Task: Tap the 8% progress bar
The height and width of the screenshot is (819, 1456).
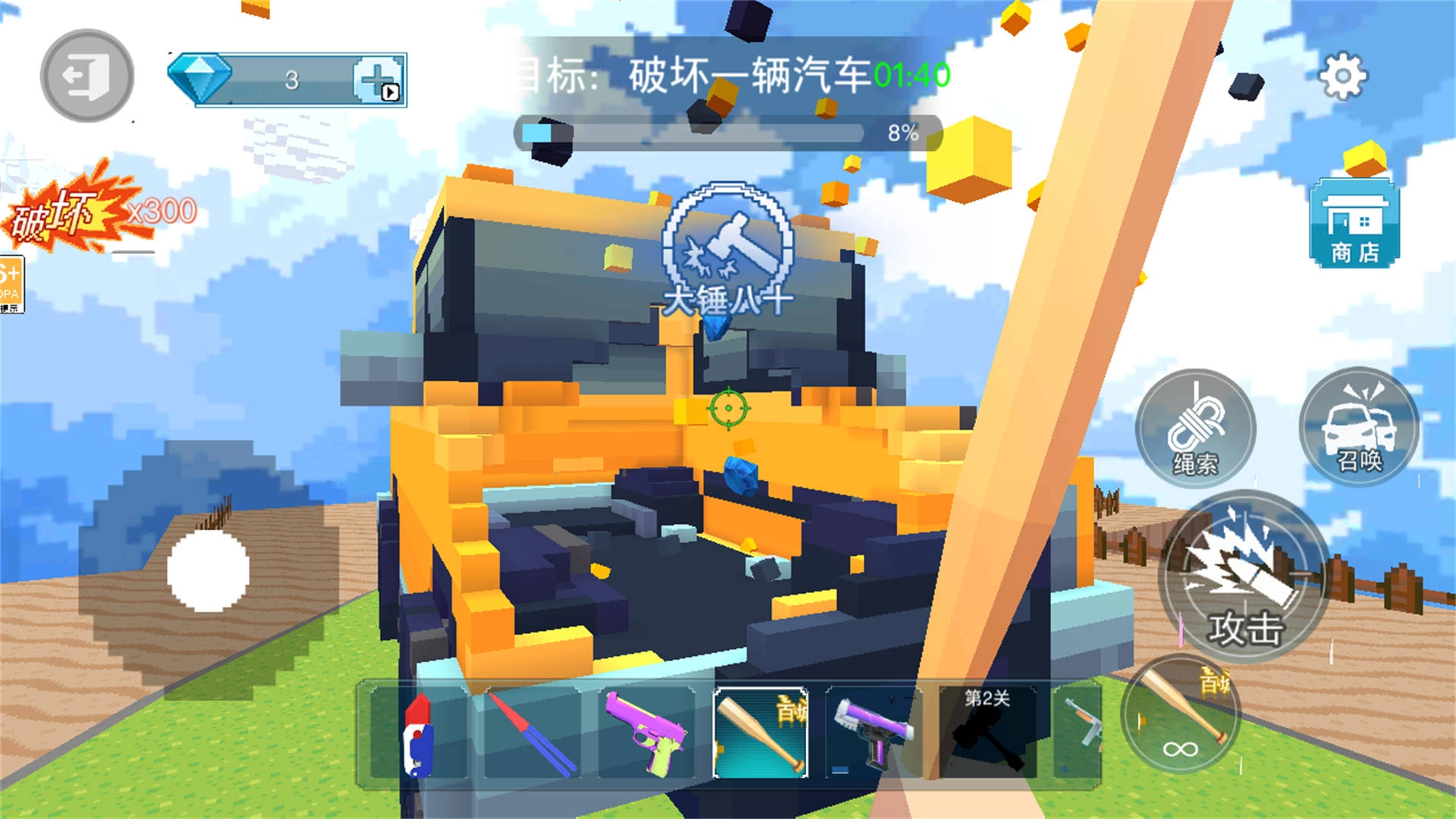Action: pos(728,133)
